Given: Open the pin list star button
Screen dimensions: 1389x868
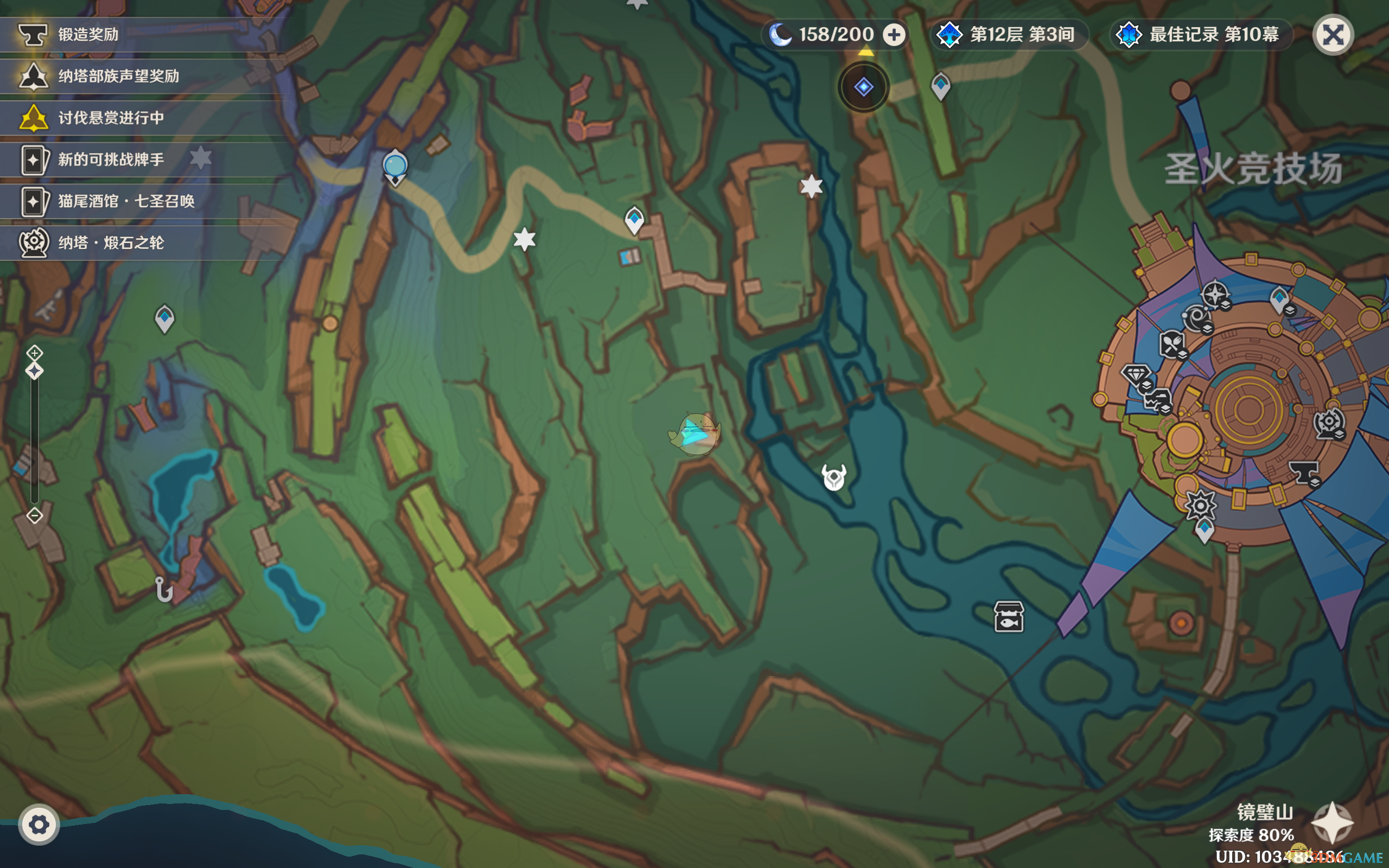Looking at the screenshot, I should pyautogui.click(x=1332, y=822).
